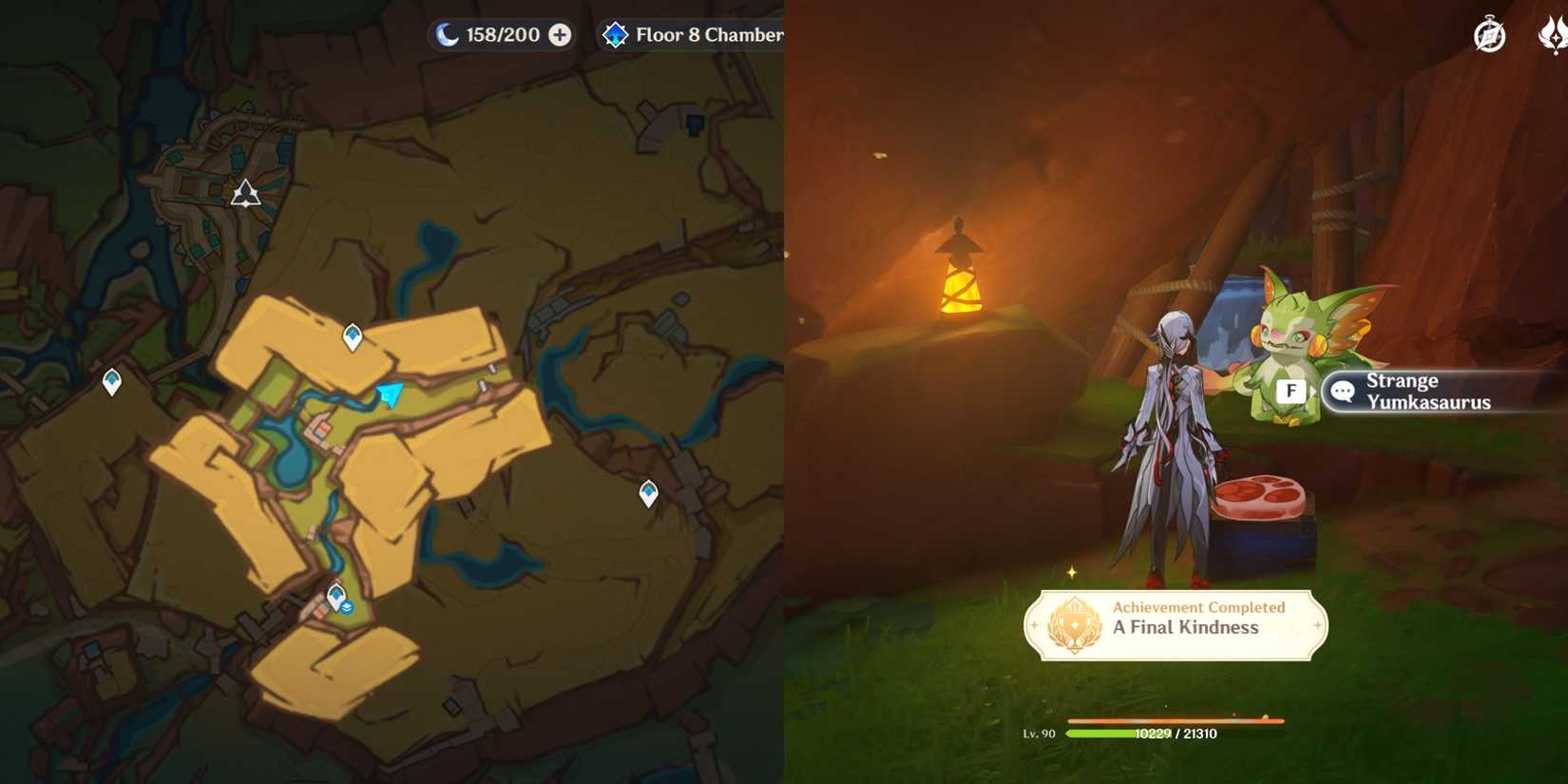Open the blue domain icon beside Floor 8 Chamber
The image size is (1568, 784).
coord(617,34)
